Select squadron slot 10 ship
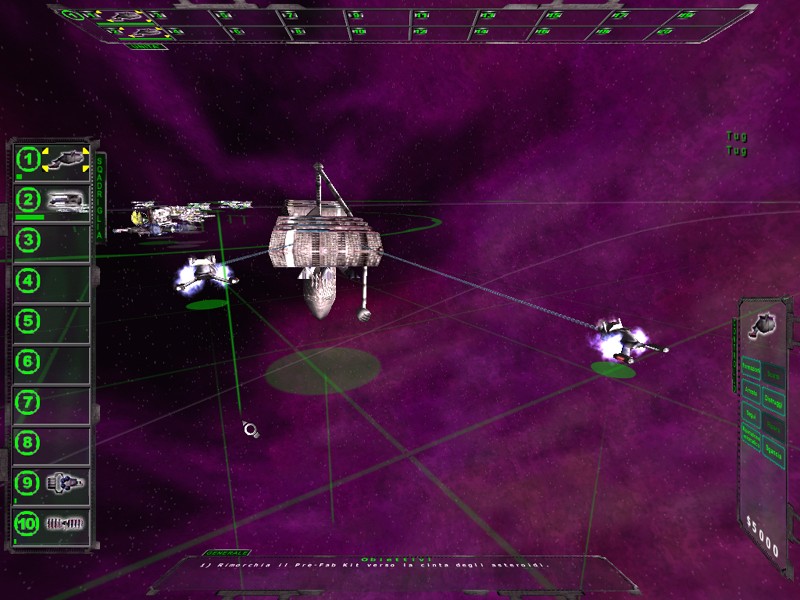Image resolution: width=800 pixels, height=600 pixels. tap(52, 523)
